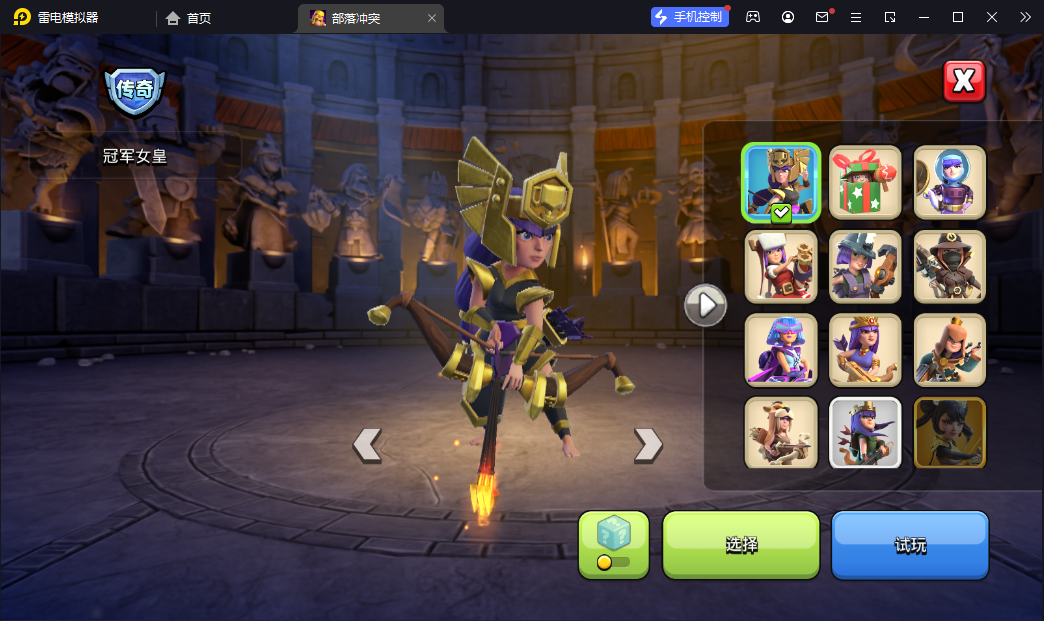Image resolution: width=1044 pixels, height=621 pixels.
Task: Open the 手机控制 phone control button
Action: pos(689,17)
